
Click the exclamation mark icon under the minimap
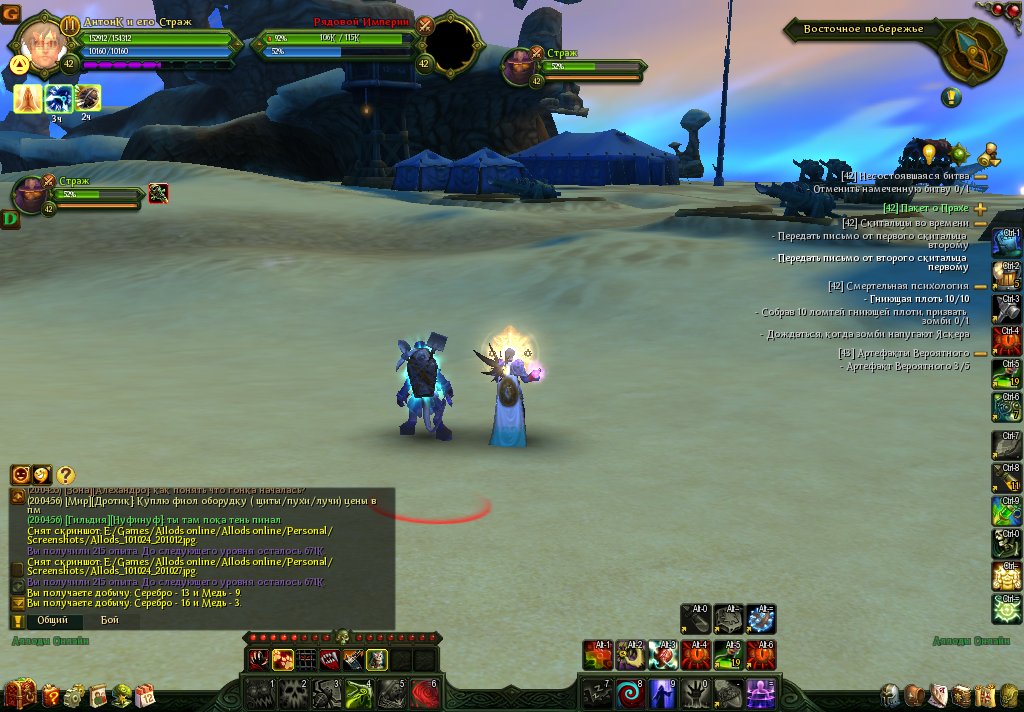point(951,98)
